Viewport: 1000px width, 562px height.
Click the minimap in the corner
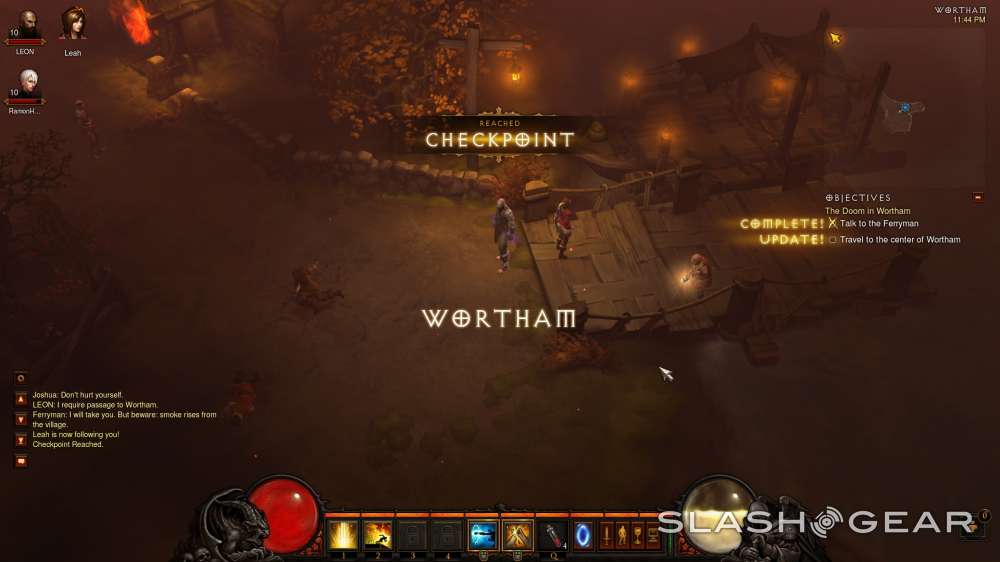click(903, 110)
